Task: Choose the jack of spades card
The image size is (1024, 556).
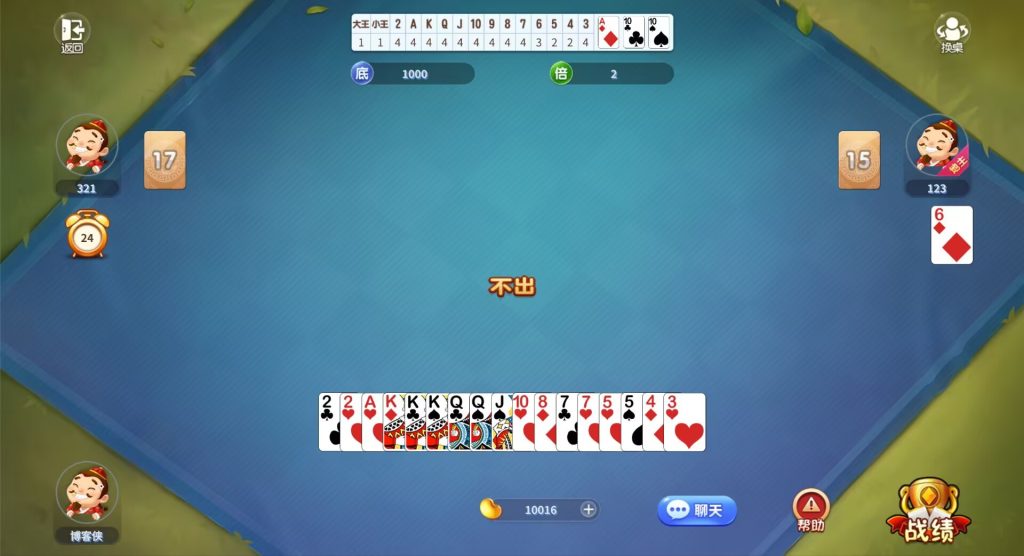Action: [x=499, y=422]
